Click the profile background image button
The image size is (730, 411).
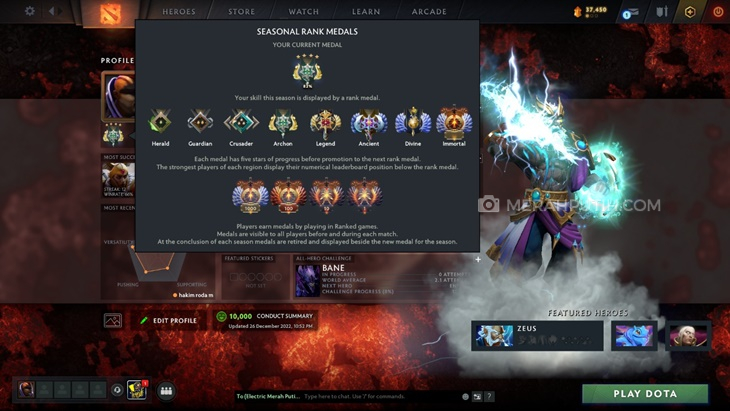tap(112, 320)
